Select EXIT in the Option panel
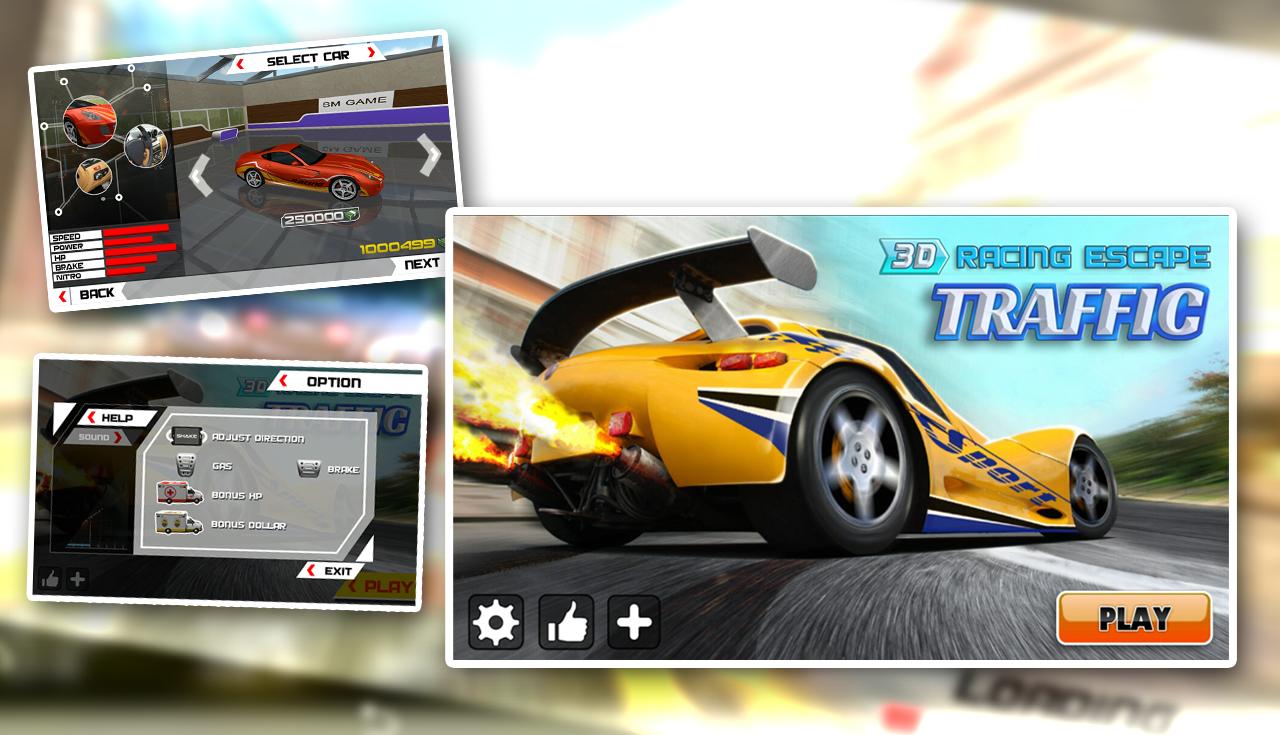 (x=338, y=569)
